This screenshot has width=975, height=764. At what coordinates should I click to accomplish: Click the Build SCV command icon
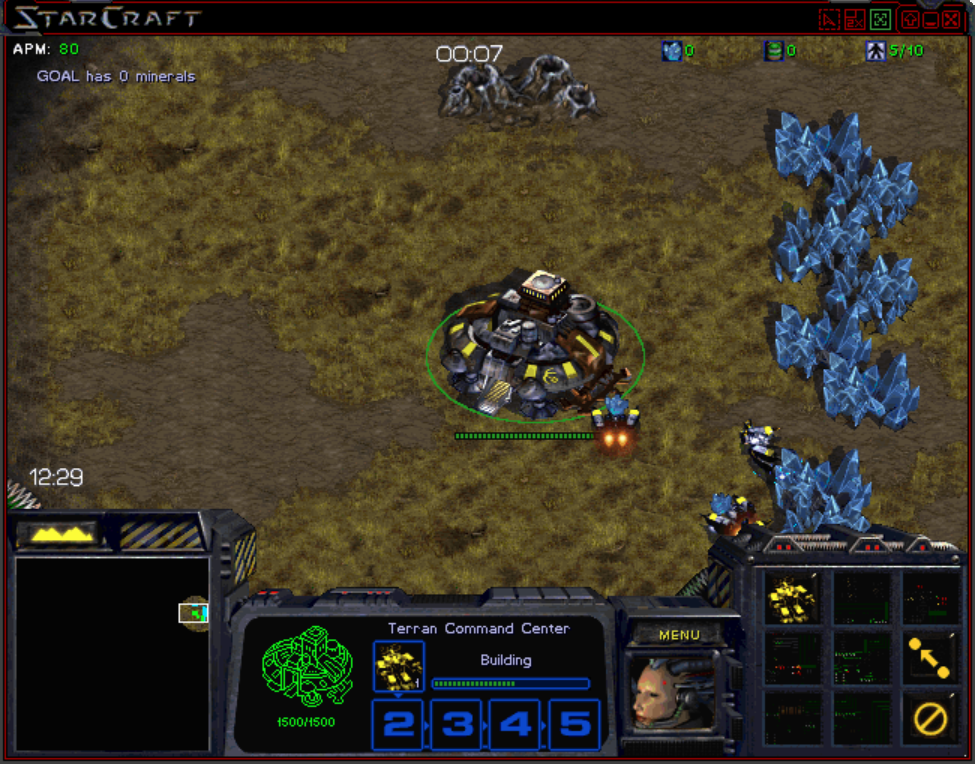[x=791, y=599]
